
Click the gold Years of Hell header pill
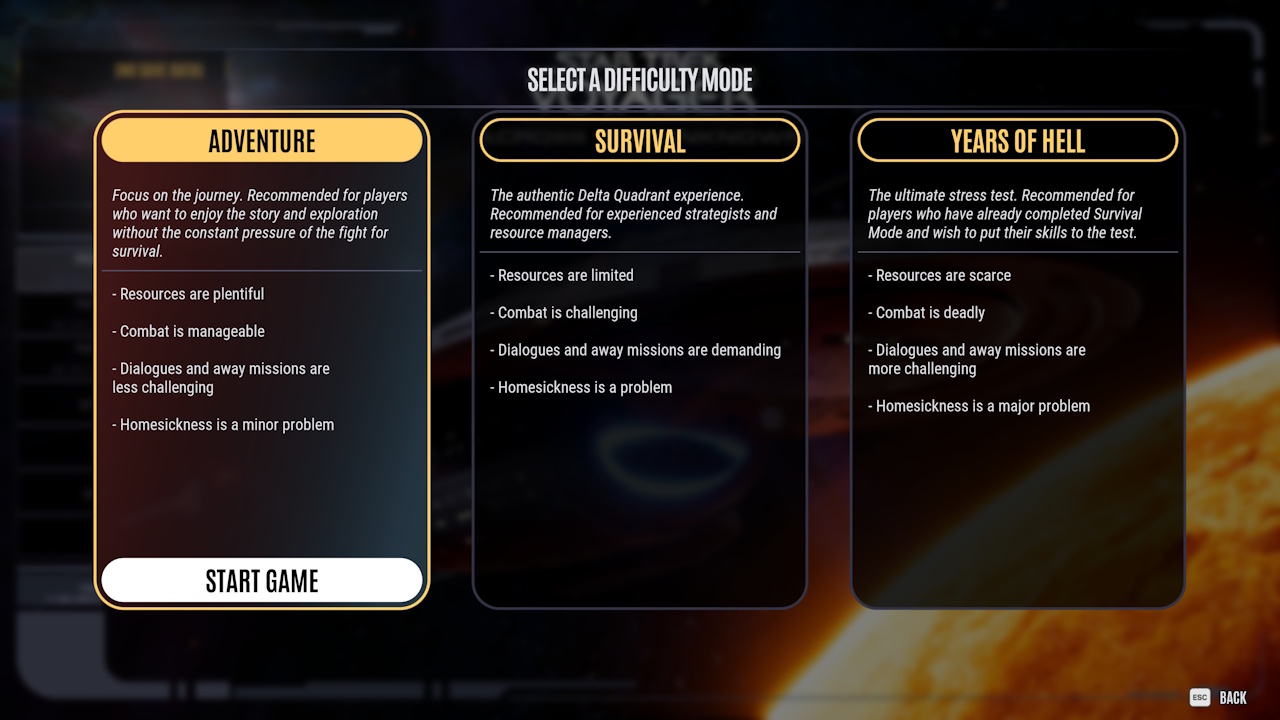pos(1017,140)
